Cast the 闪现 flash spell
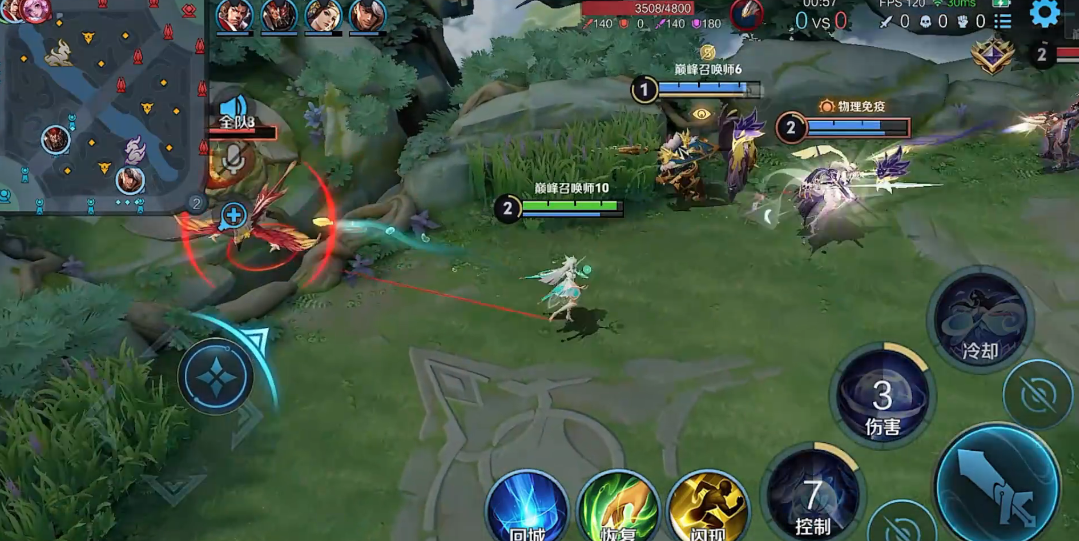The height and width of the screenshot is (541, 1079). pyautogui.click(x=708, y=508)
